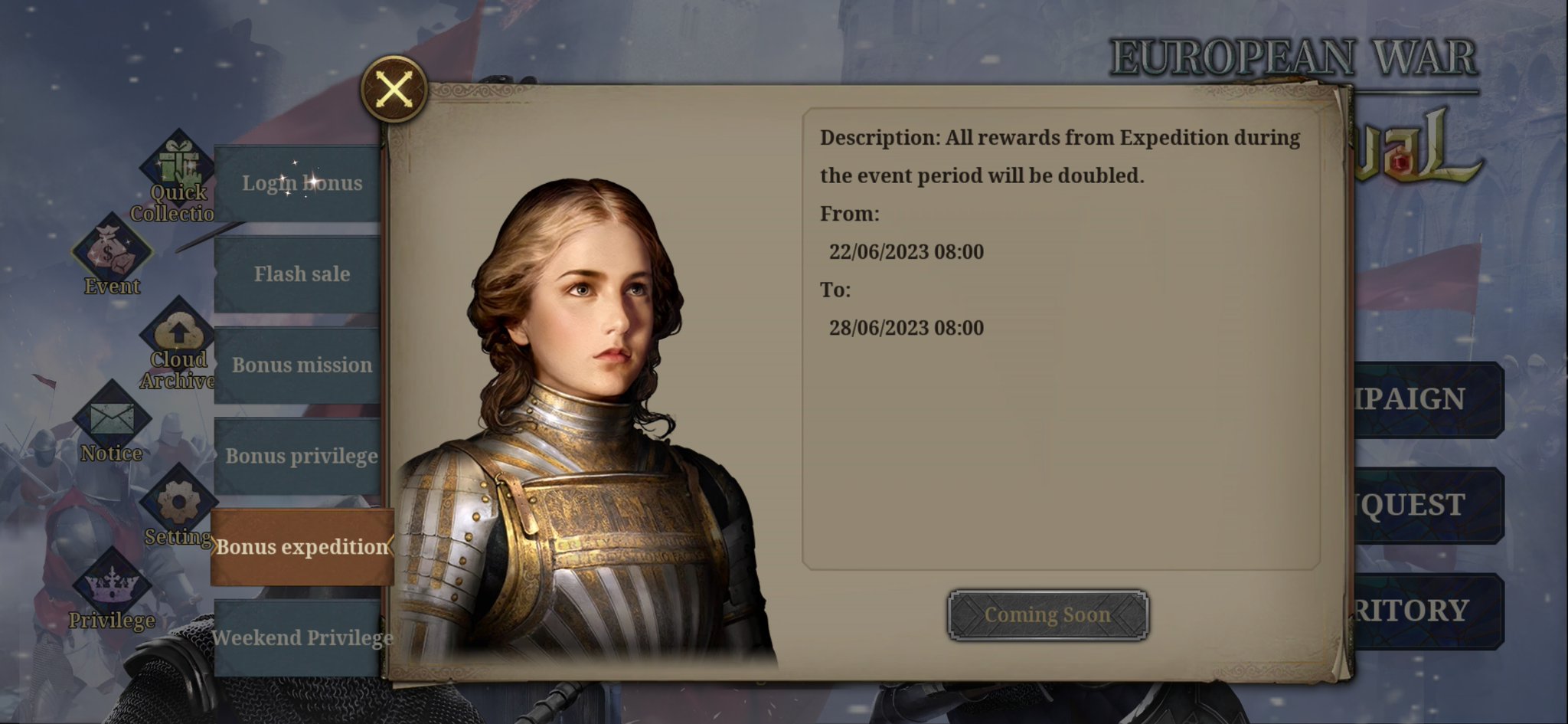
Task: Select the Bonus mission tab
Action: 301,365
